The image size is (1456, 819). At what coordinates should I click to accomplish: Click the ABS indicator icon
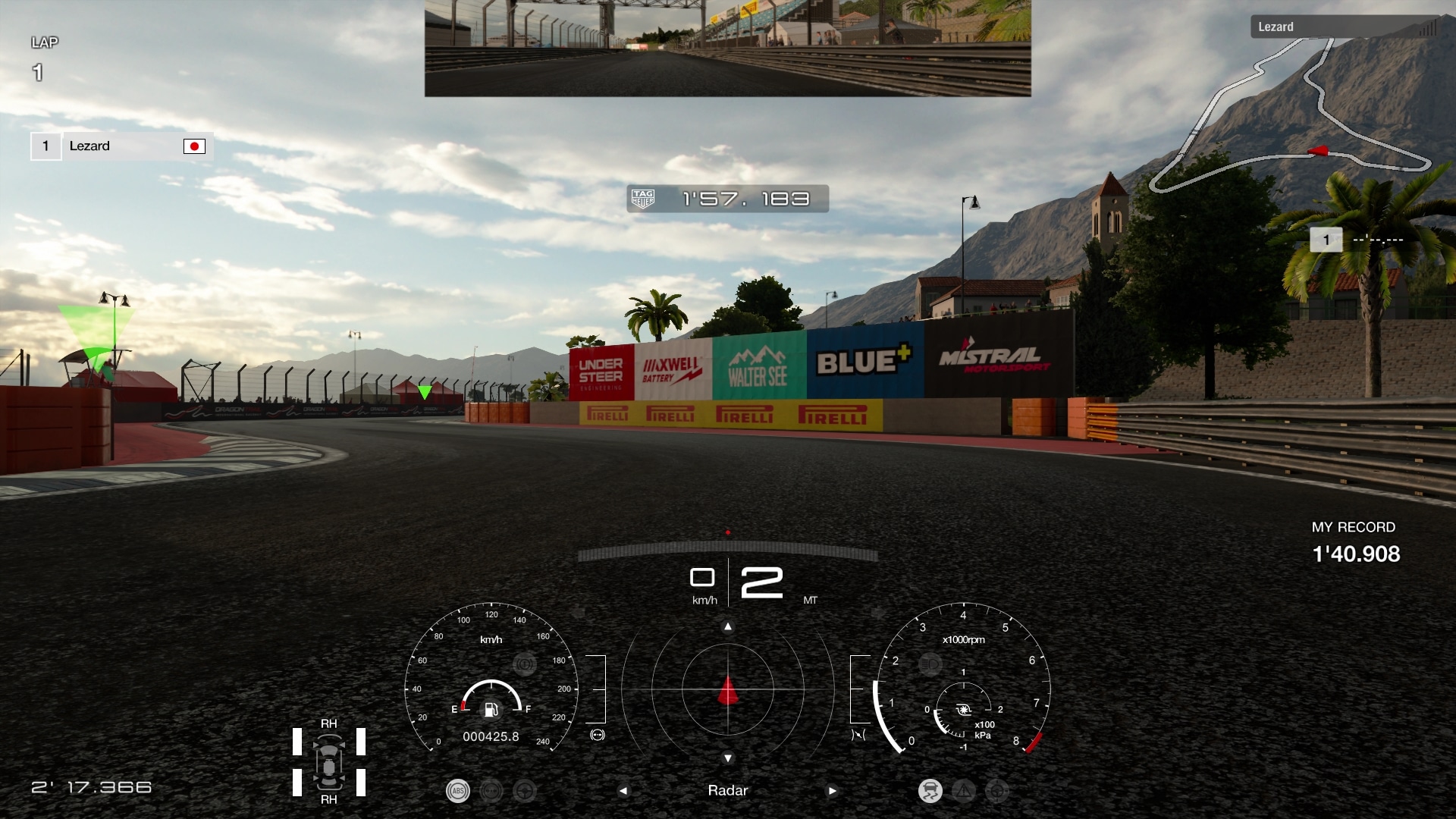point(457,791)
